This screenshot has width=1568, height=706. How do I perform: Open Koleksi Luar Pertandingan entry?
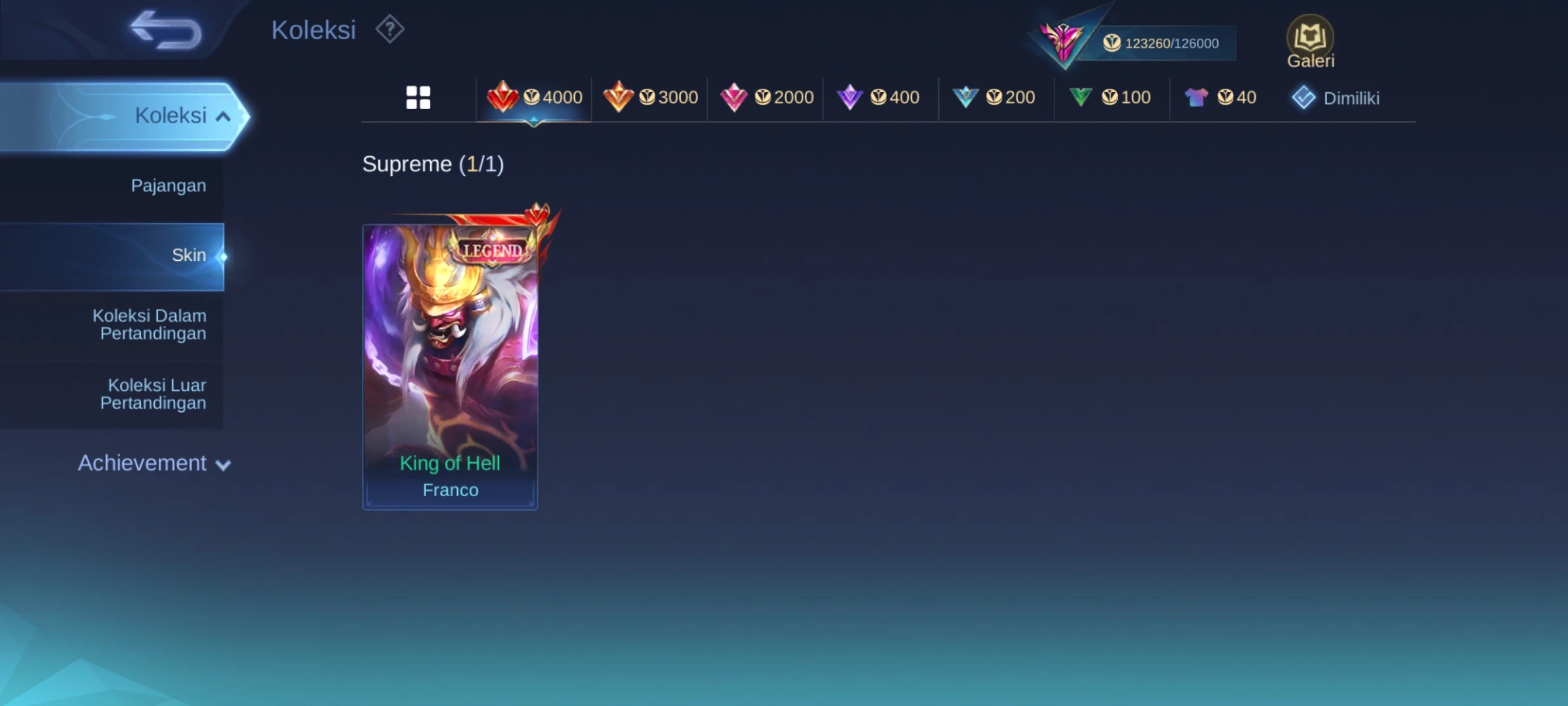(x=154, y=394)
